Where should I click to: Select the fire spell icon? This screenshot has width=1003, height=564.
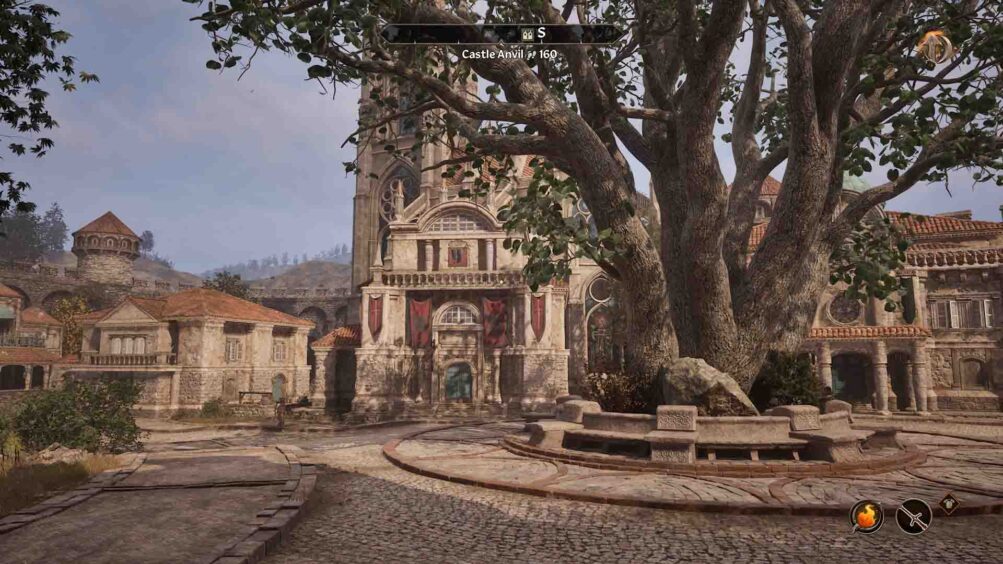coord(867,515)
